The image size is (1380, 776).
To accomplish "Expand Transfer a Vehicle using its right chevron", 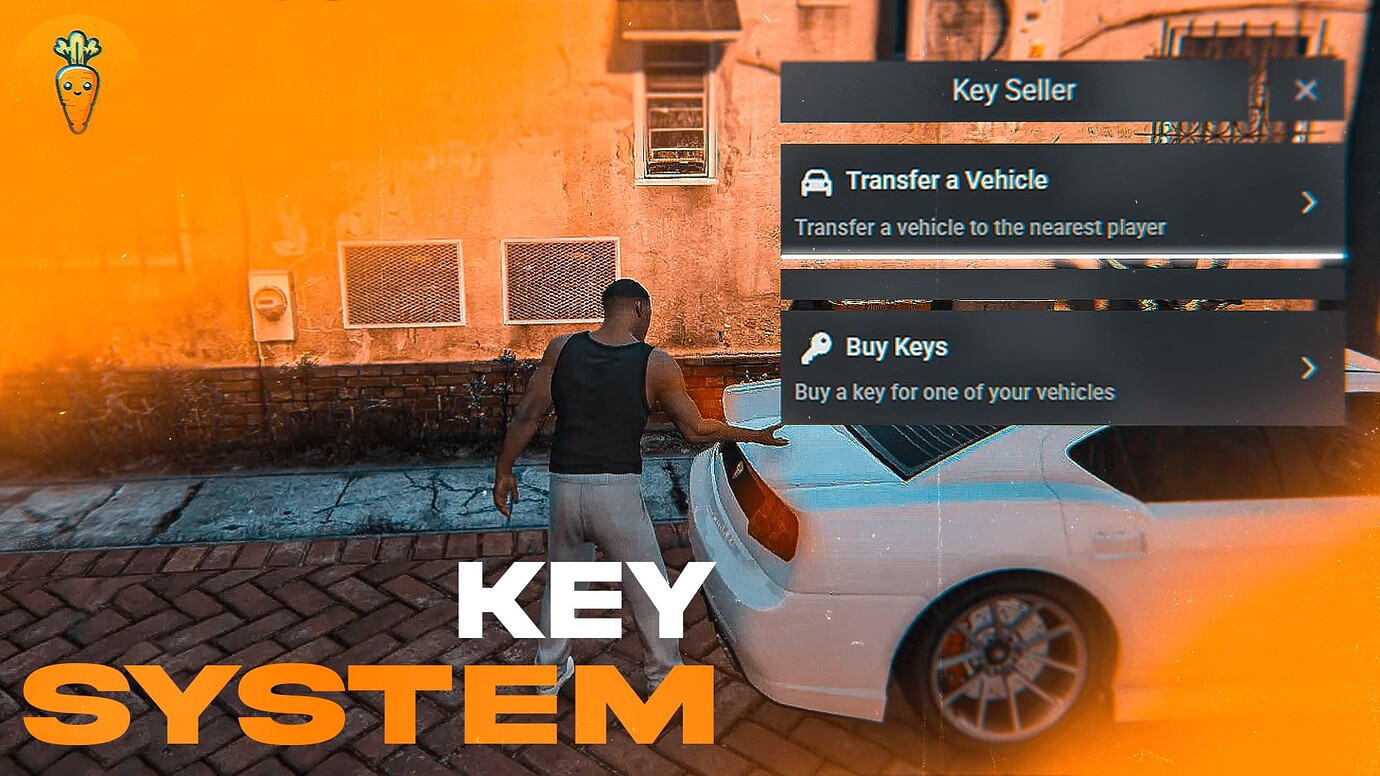I will tap(1311, 203).
